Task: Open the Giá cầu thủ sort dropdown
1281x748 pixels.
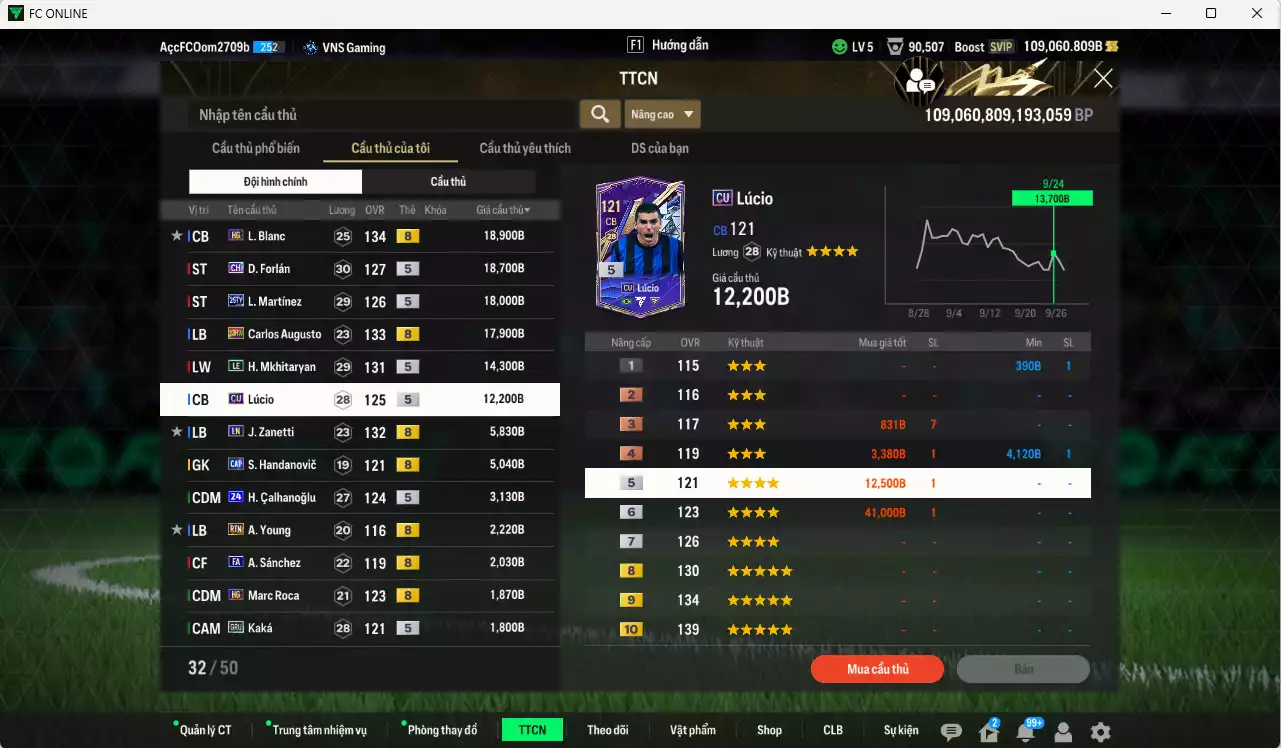Action: coord(501,209)
